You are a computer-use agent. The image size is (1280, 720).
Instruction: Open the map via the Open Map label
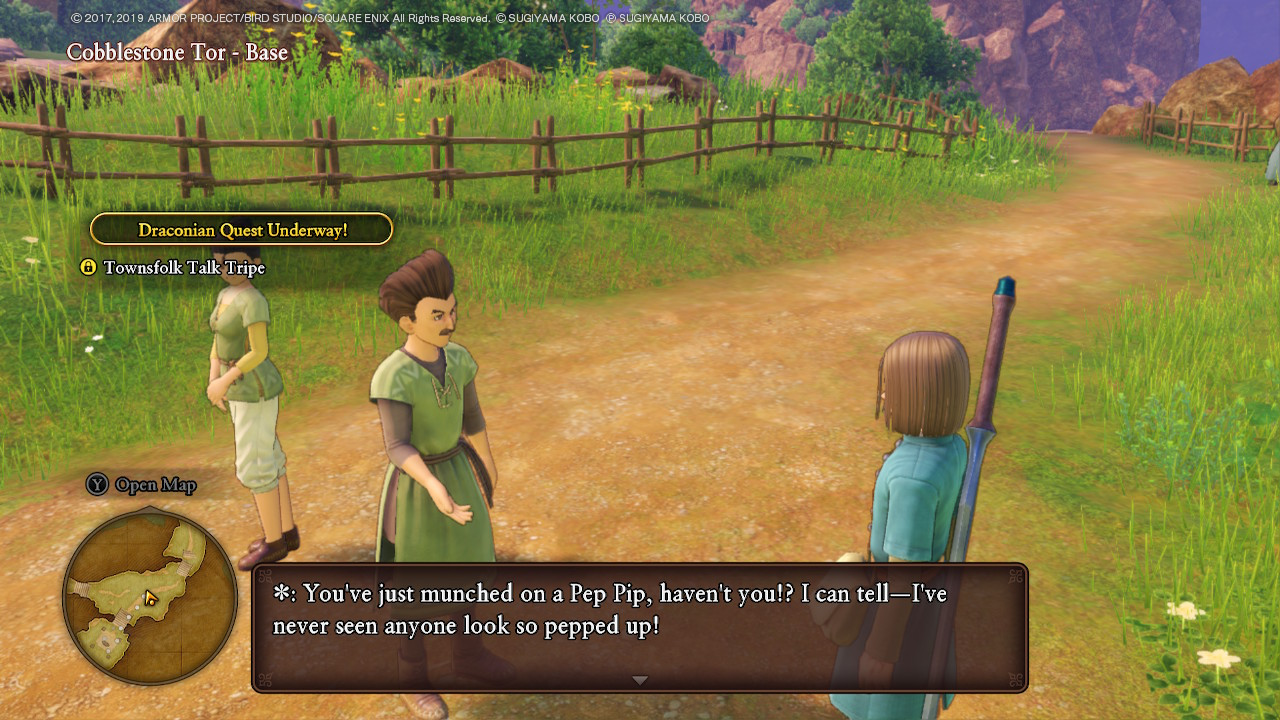154,485
